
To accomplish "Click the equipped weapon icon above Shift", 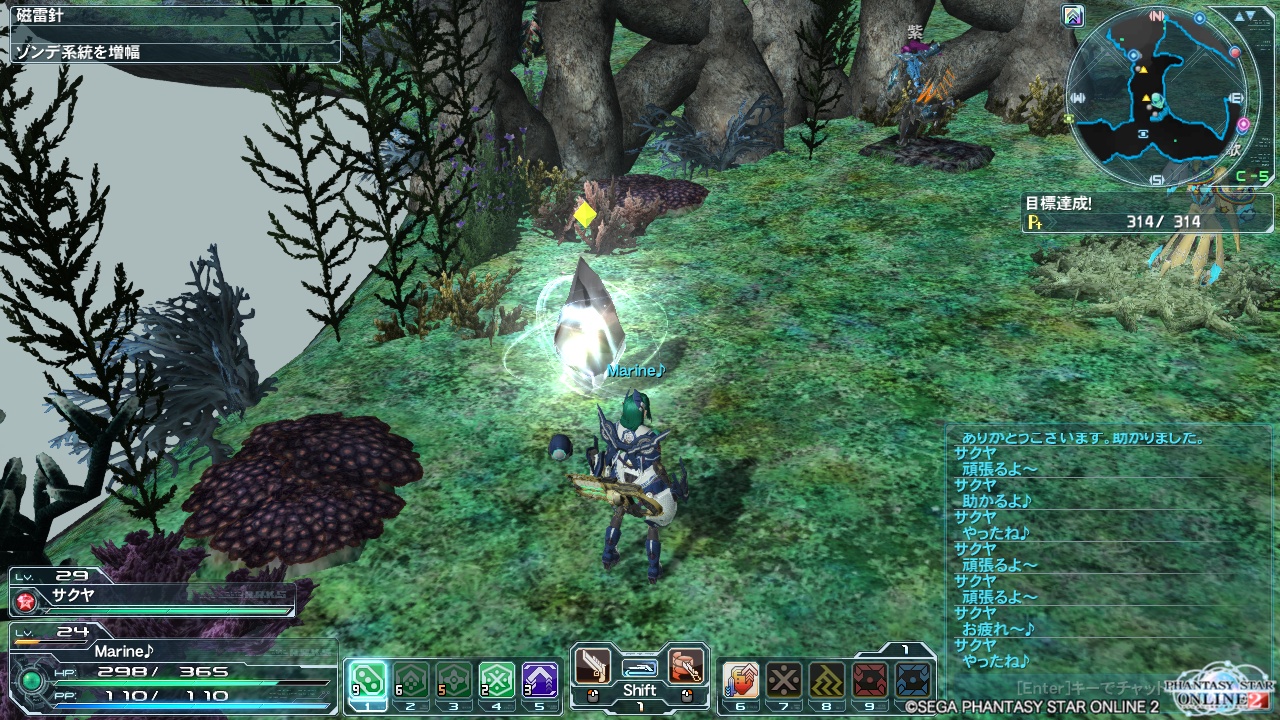I will 640,666.
